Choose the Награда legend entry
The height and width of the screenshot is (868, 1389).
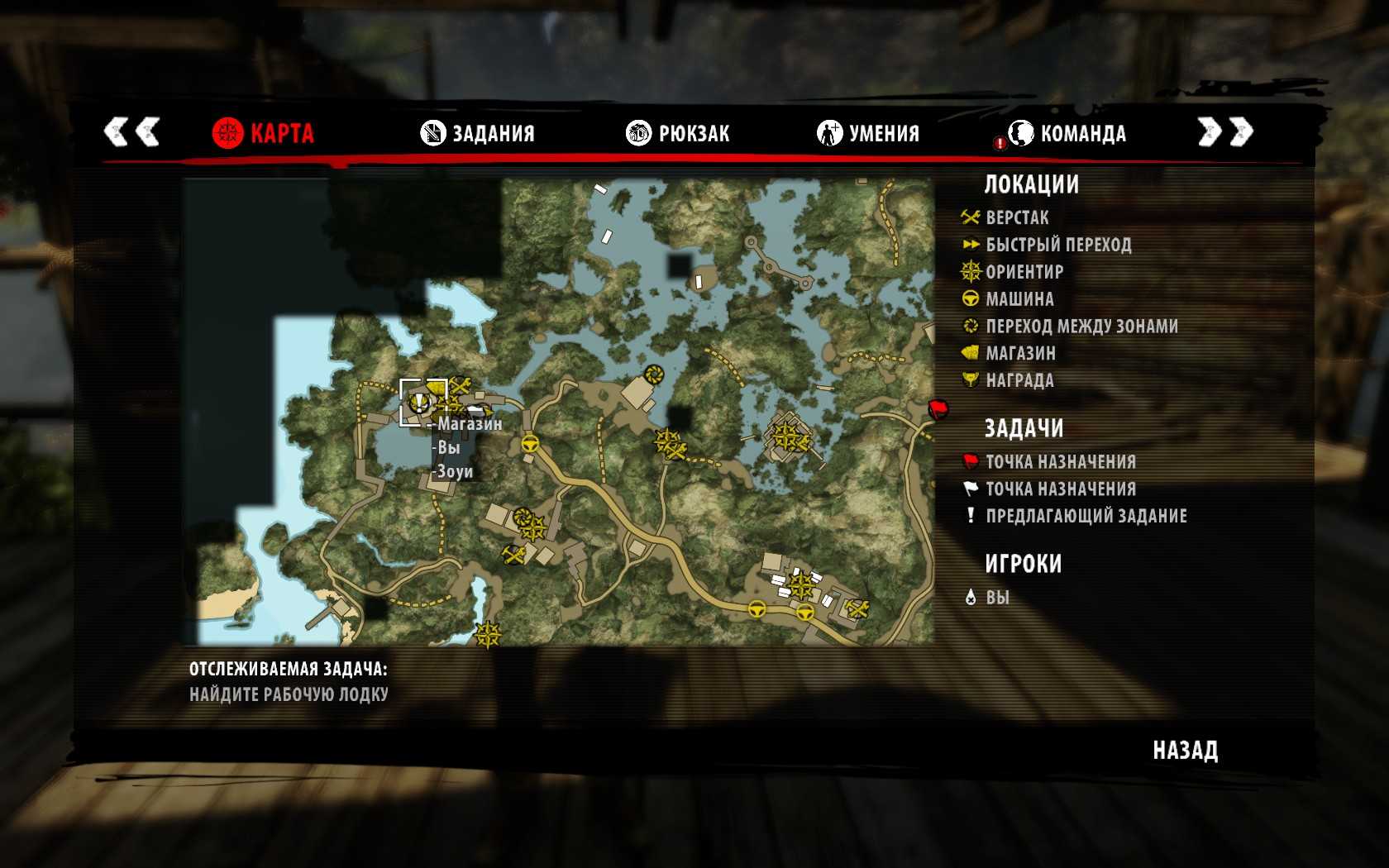point(1019,381)
